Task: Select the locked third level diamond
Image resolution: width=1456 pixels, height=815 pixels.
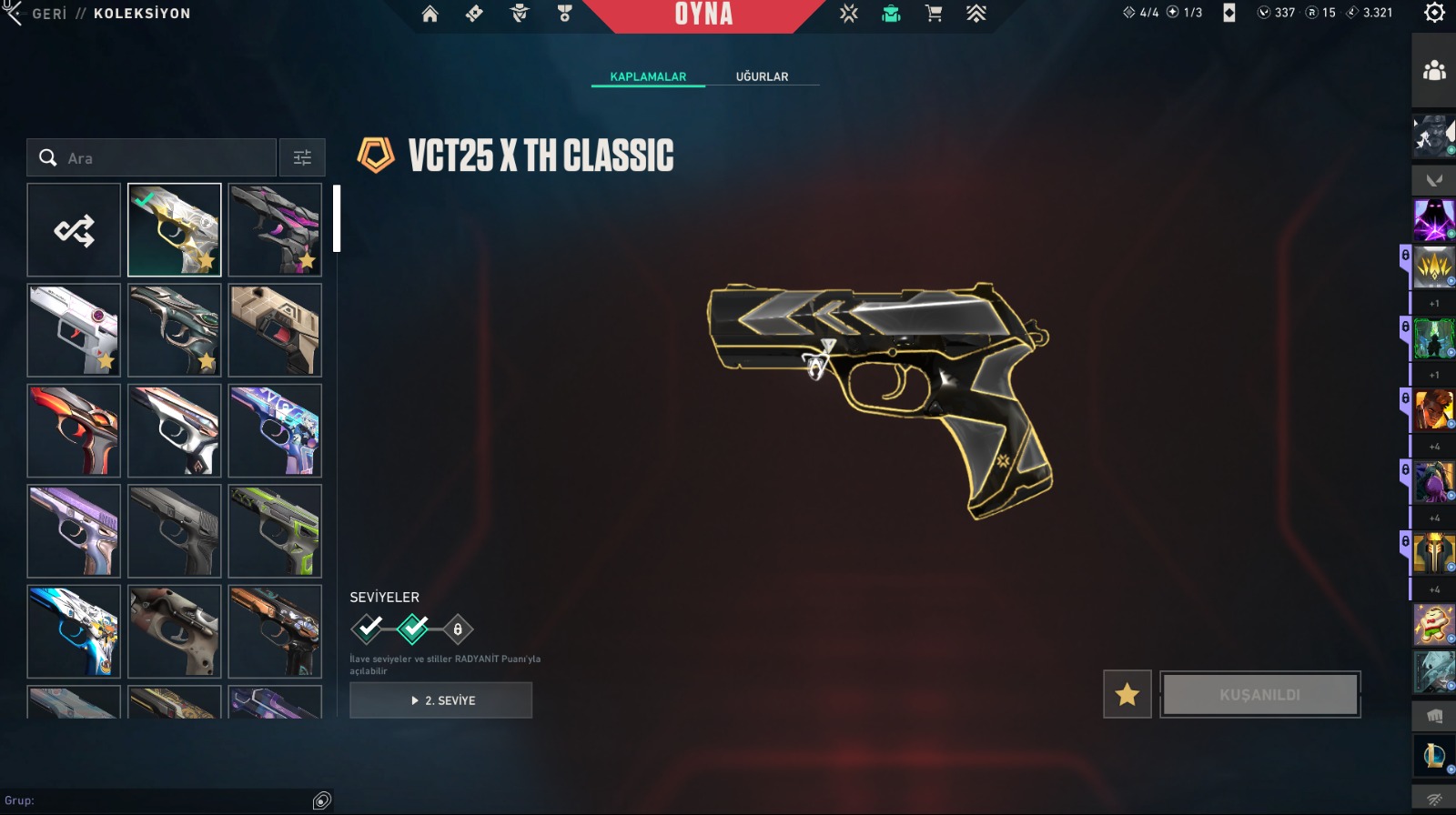Action: (458, 629)
